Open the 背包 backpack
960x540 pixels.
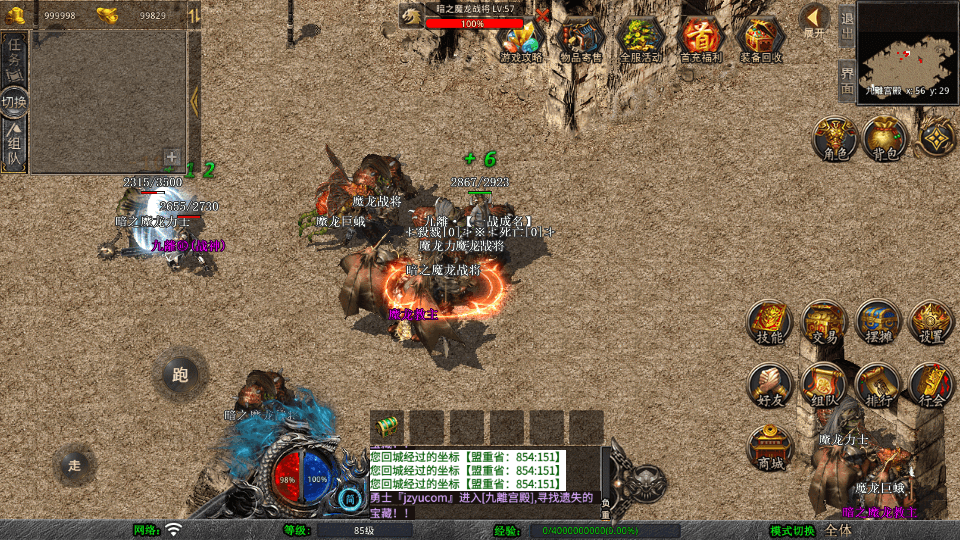pos(885,138)
